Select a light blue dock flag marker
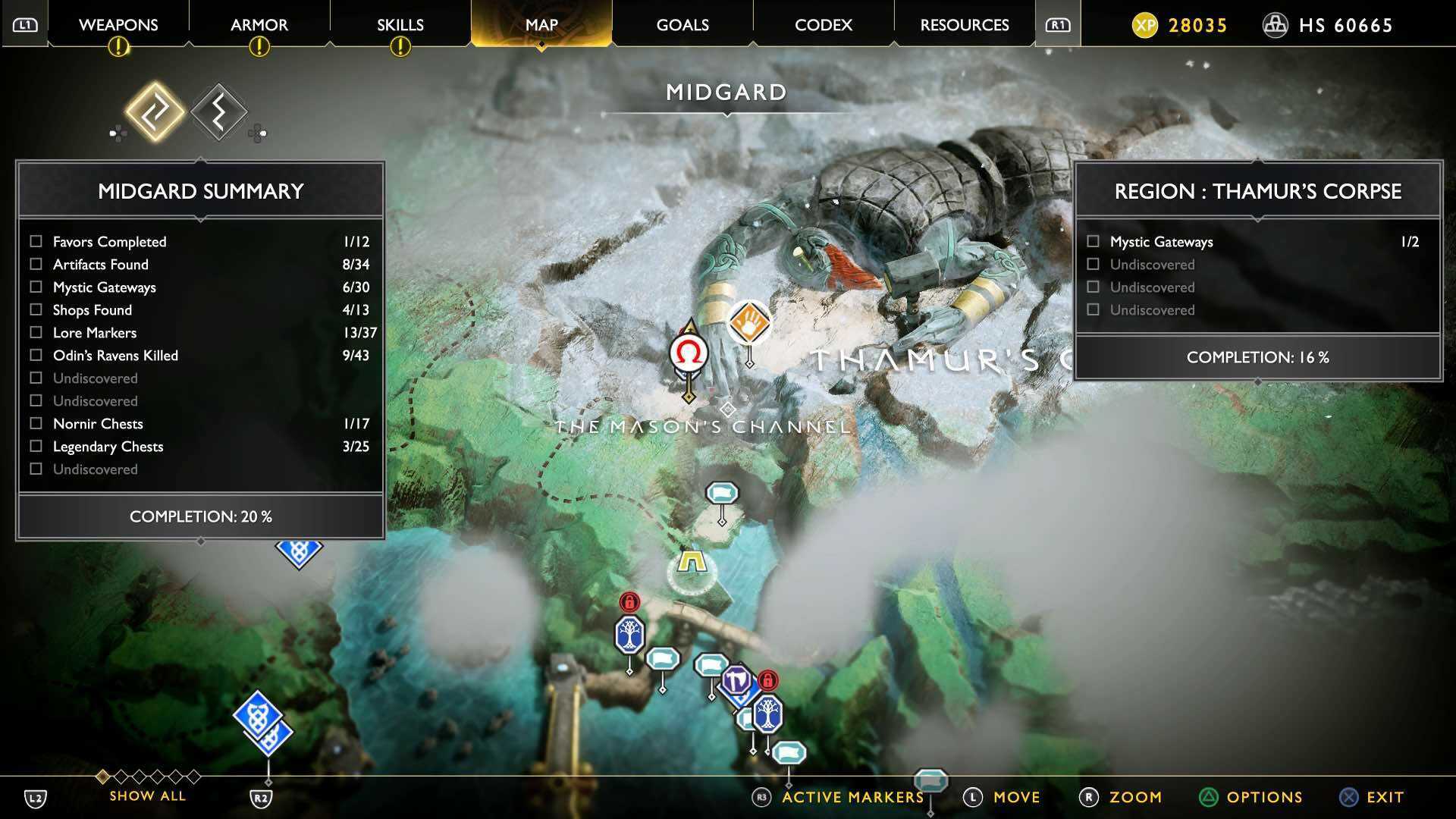 (722, 491)
